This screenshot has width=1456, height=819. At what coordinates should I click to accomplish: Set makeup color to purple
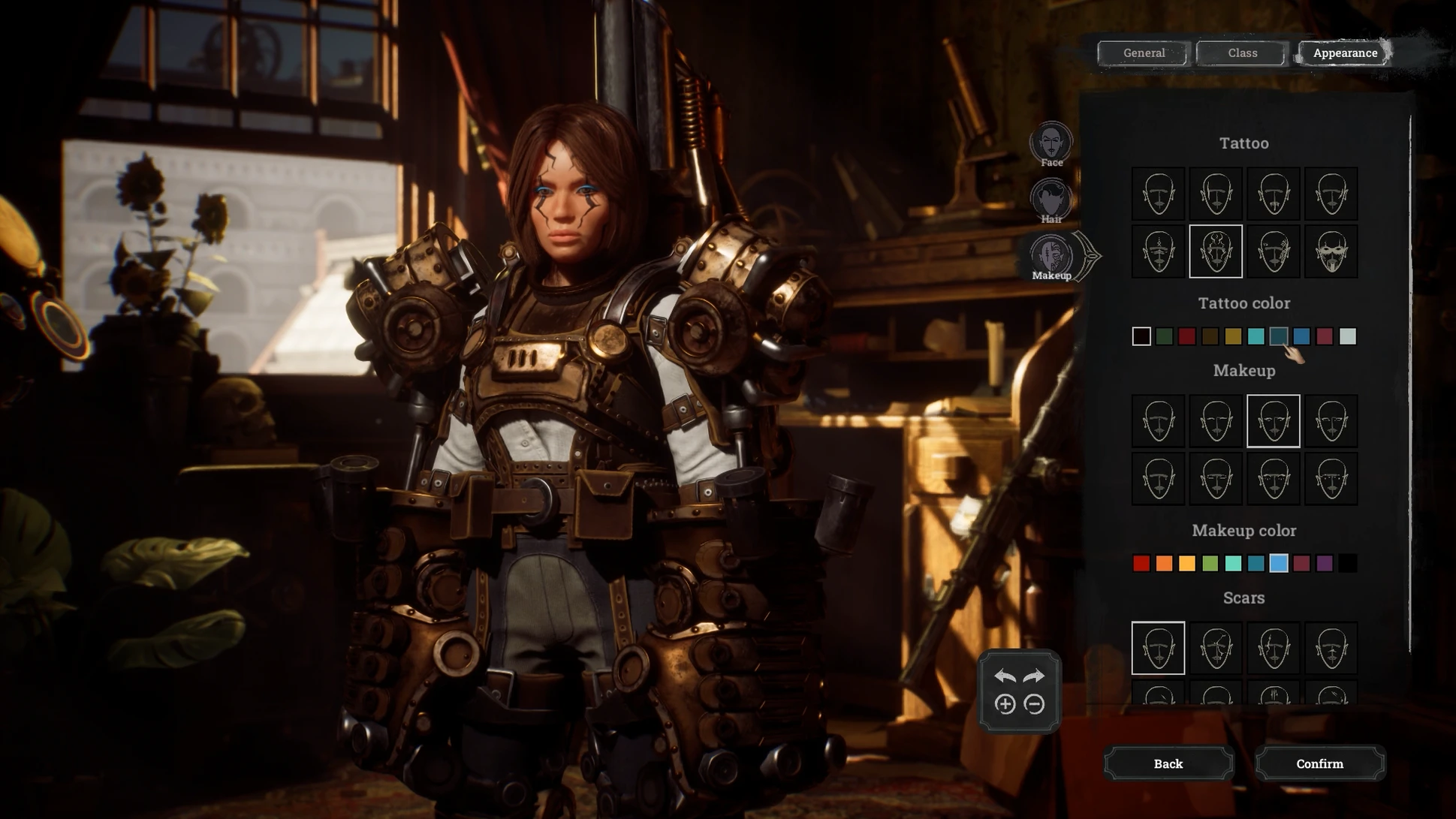1325,564
